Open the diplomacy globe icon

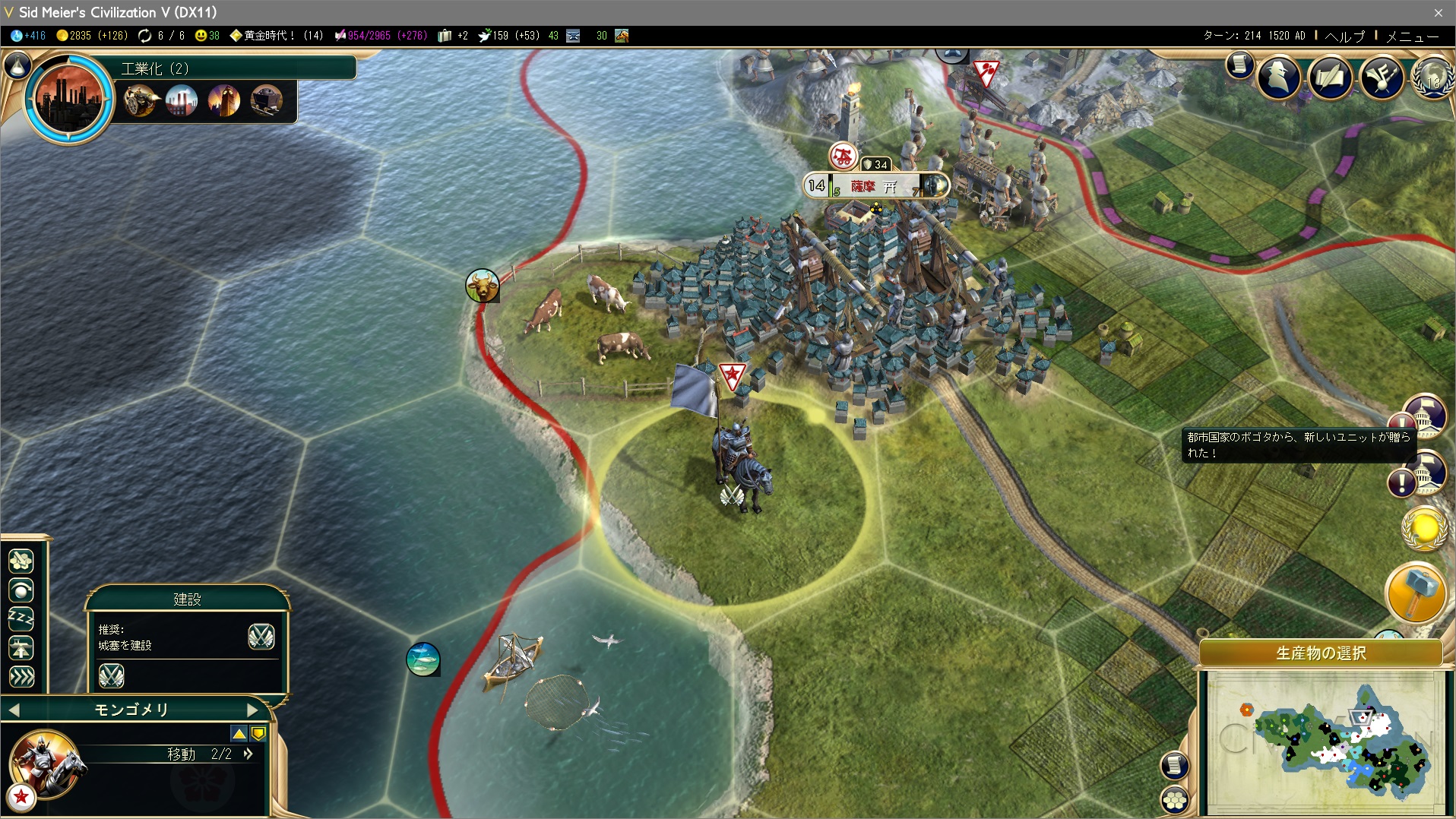click(x=1432, y=77)
